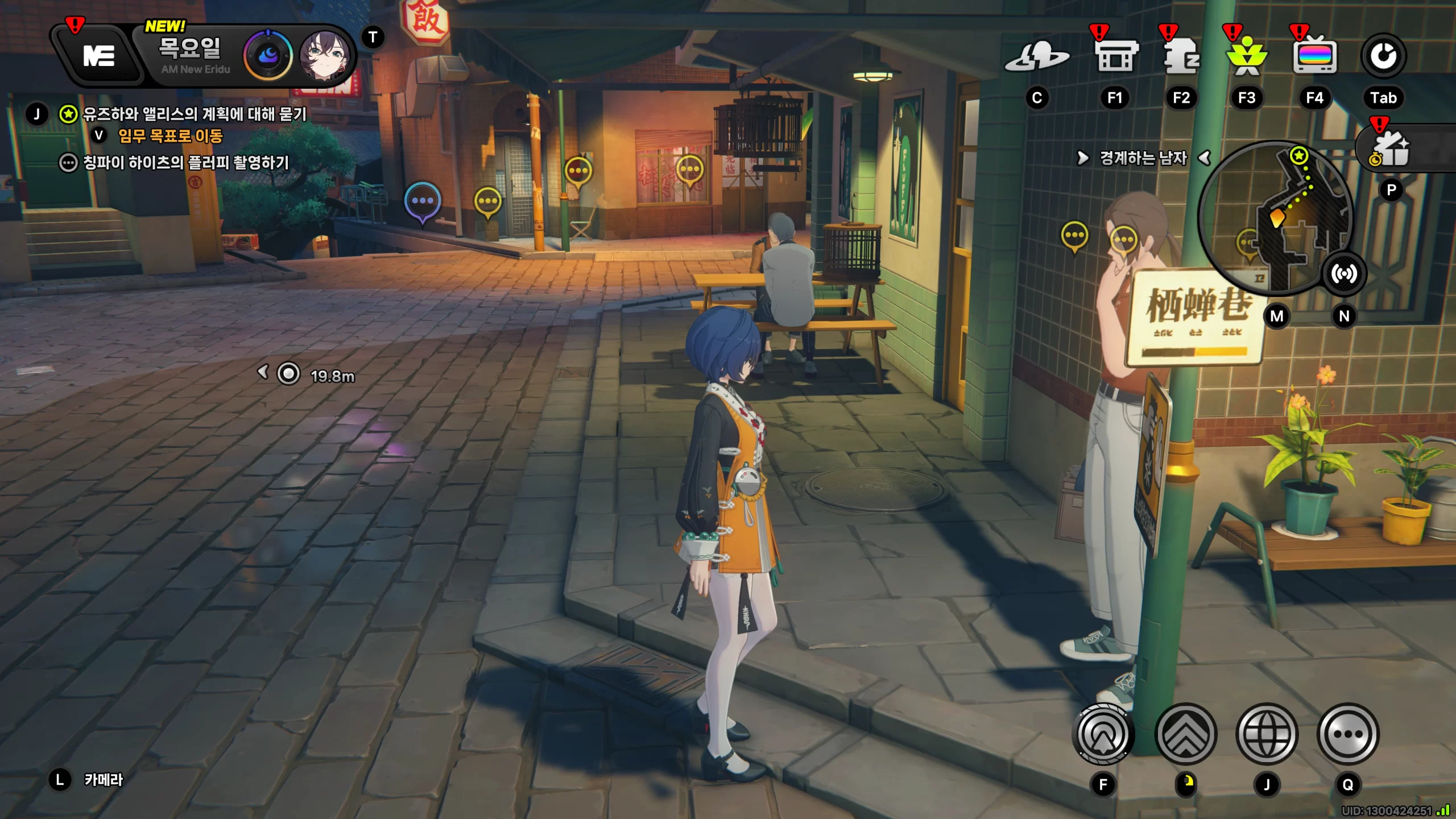Click the orange move-to-objective text
Image resolution: width=1456 pixels, height=819 pixels.
click(170, 136)
